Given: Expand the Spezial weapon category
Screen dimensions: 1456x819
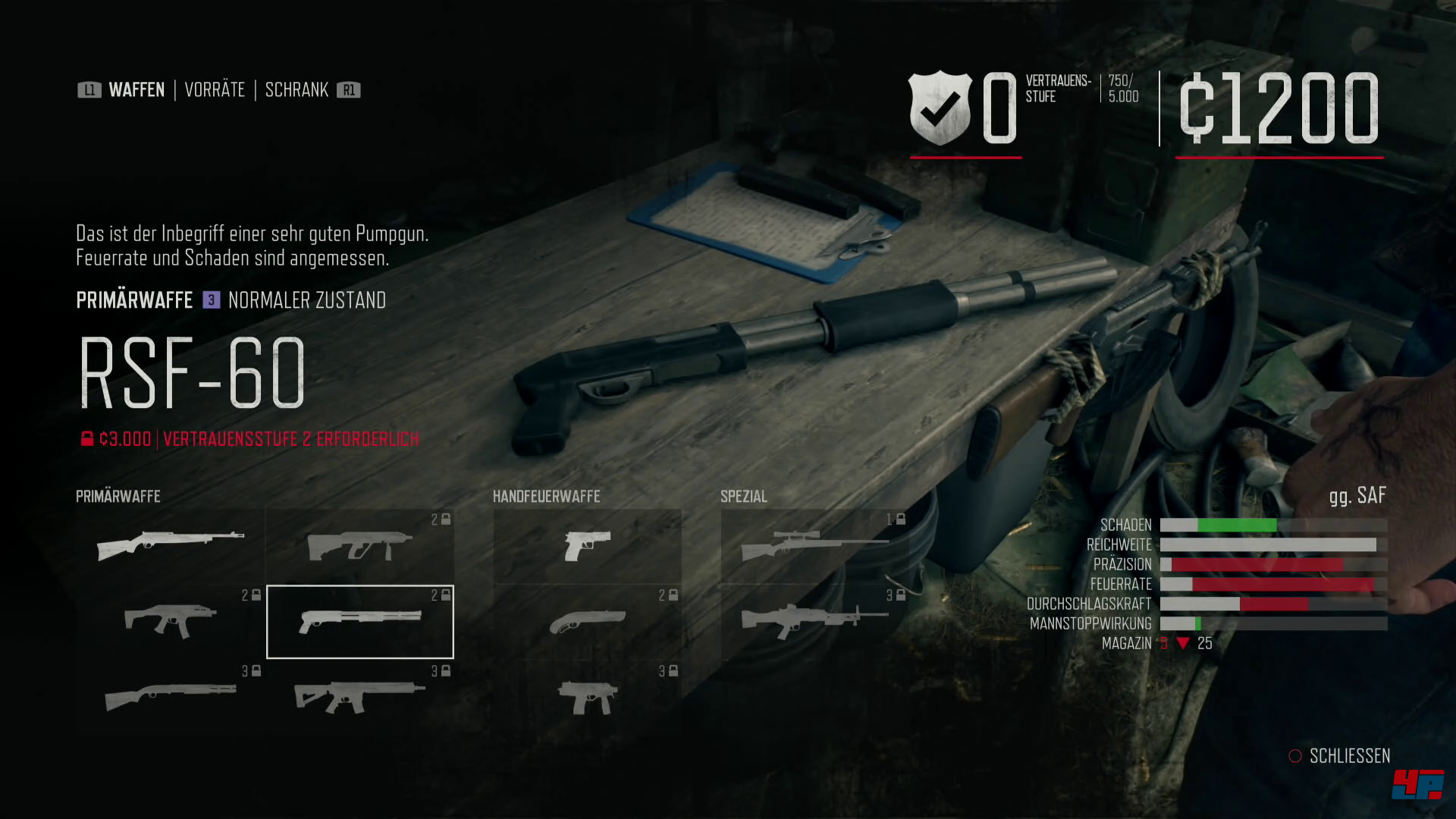Looking at the screenshot, I should pos(743,496).
